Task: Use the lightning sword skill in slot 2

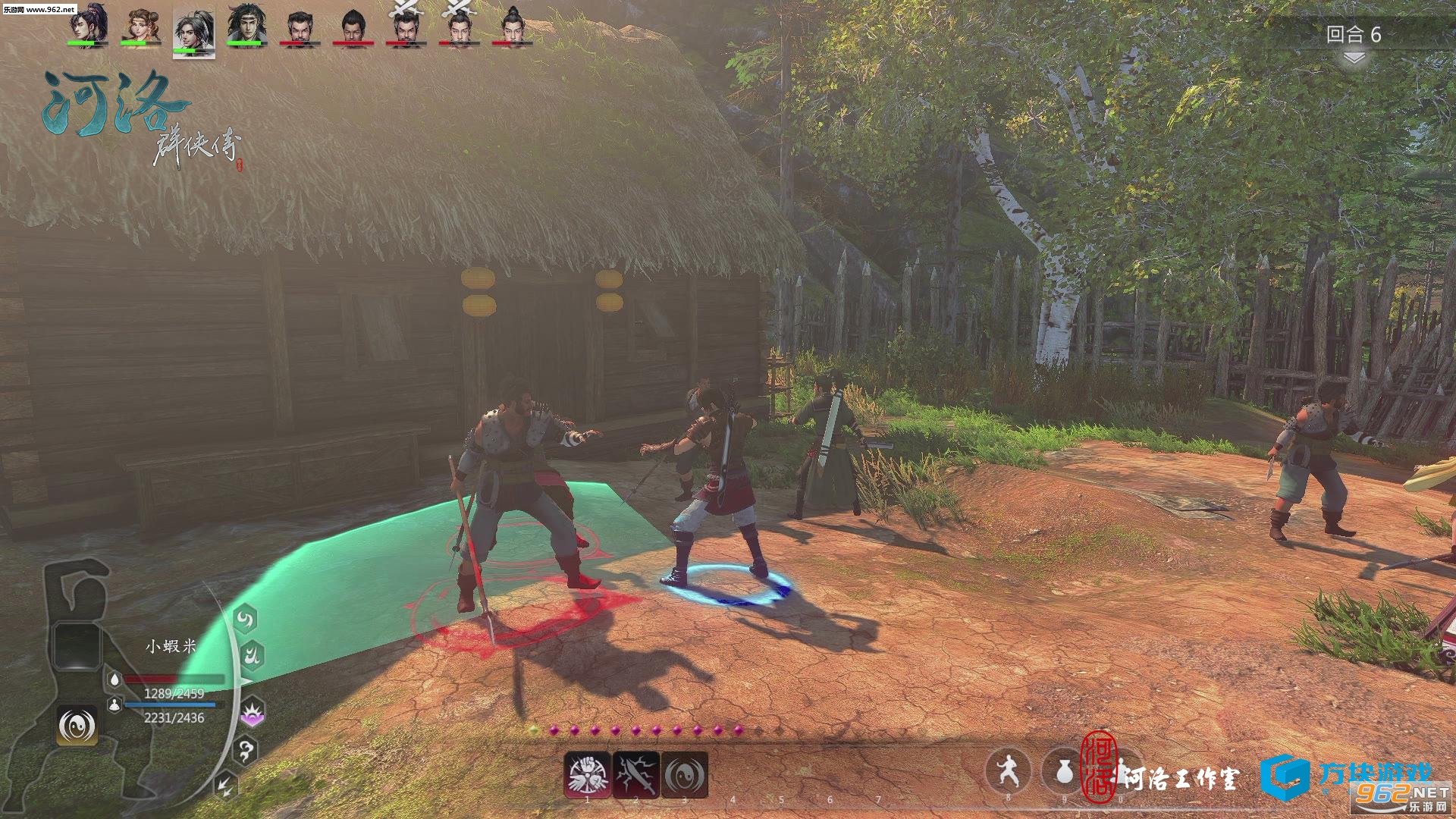Action: tap(636, 774)
